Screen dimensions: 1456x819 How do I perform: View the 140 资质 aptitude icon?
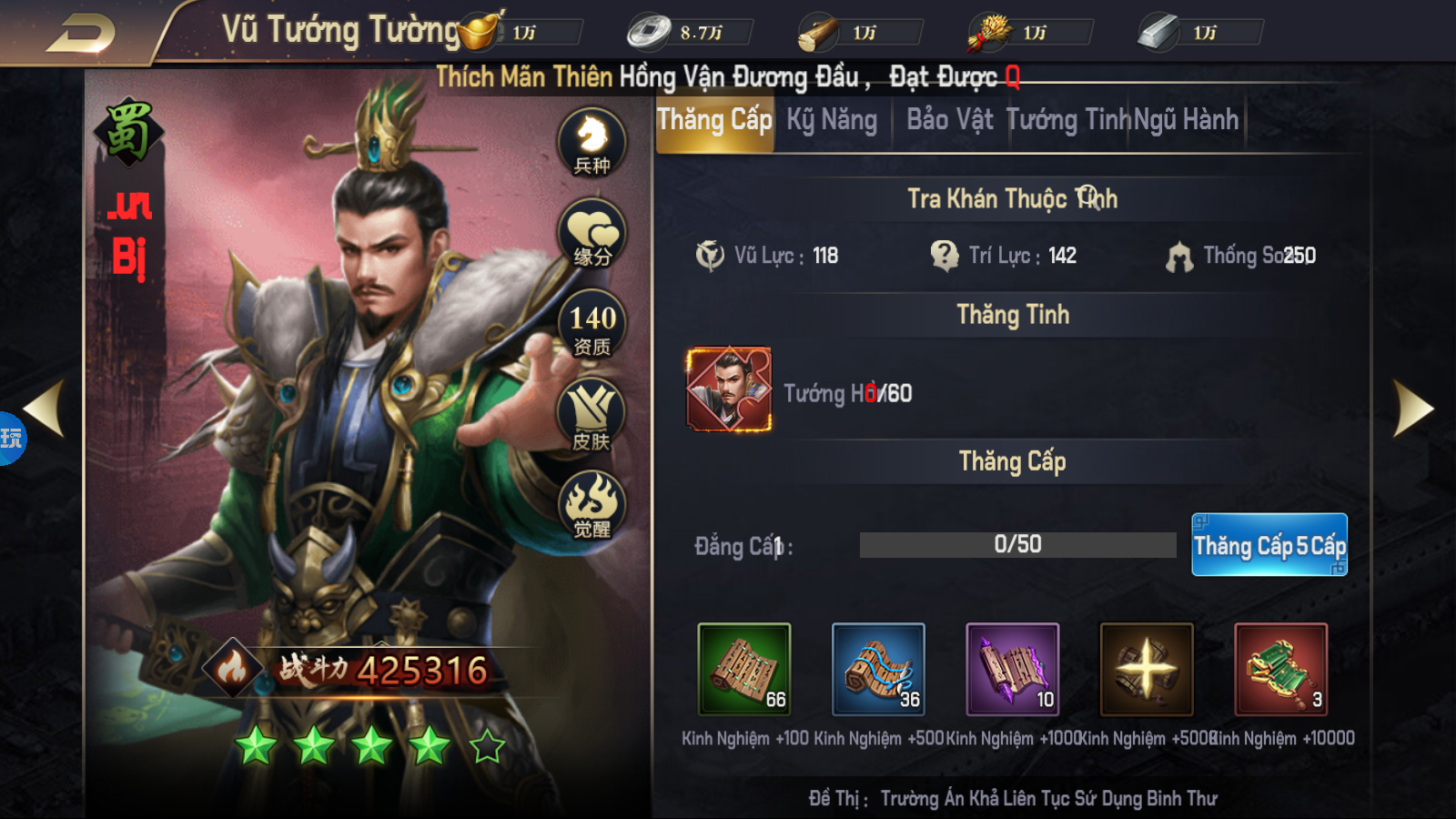point(591,325)
